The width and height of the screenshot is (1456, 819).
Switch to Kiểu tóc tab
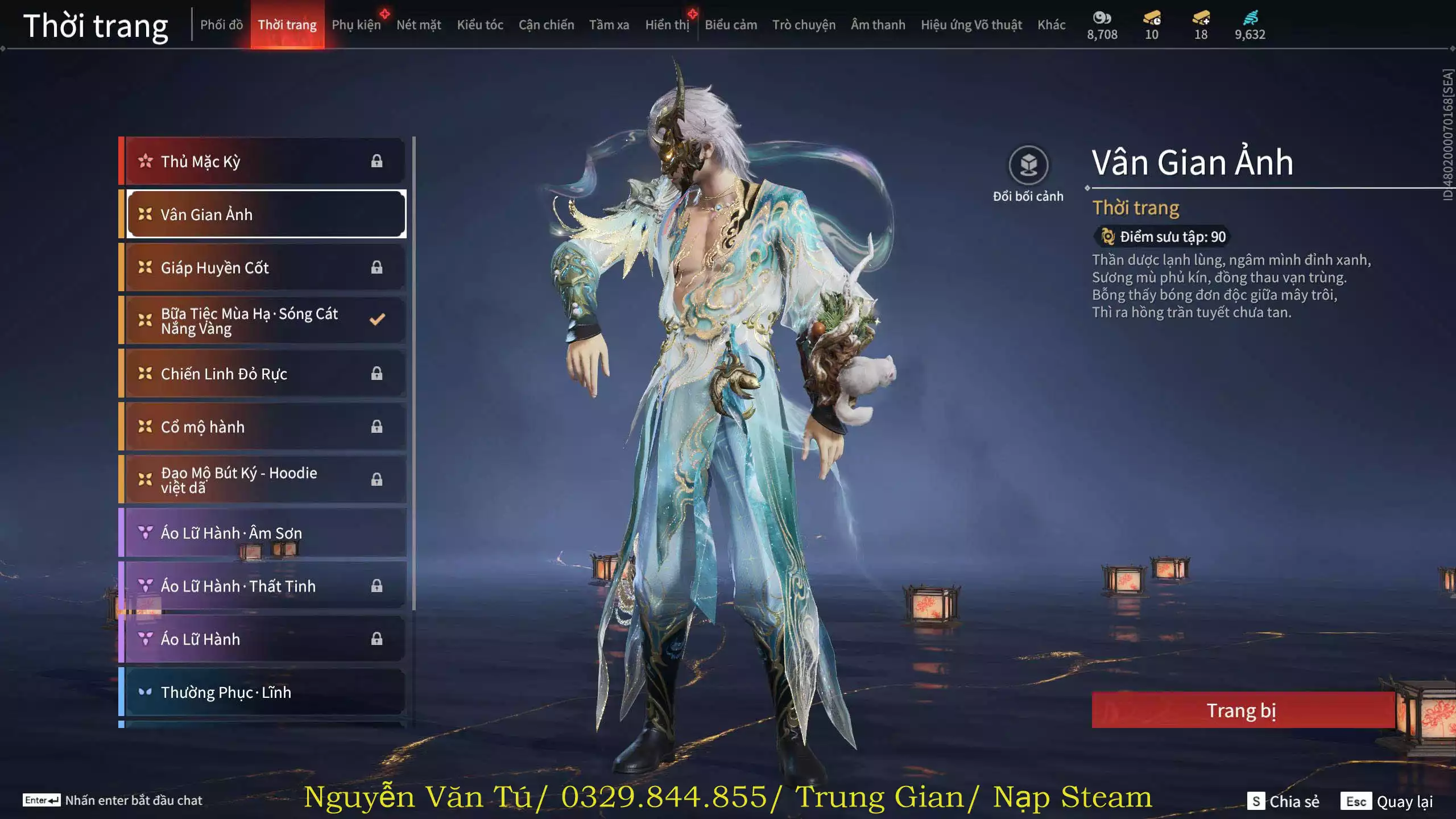click(x=480, y=25)
